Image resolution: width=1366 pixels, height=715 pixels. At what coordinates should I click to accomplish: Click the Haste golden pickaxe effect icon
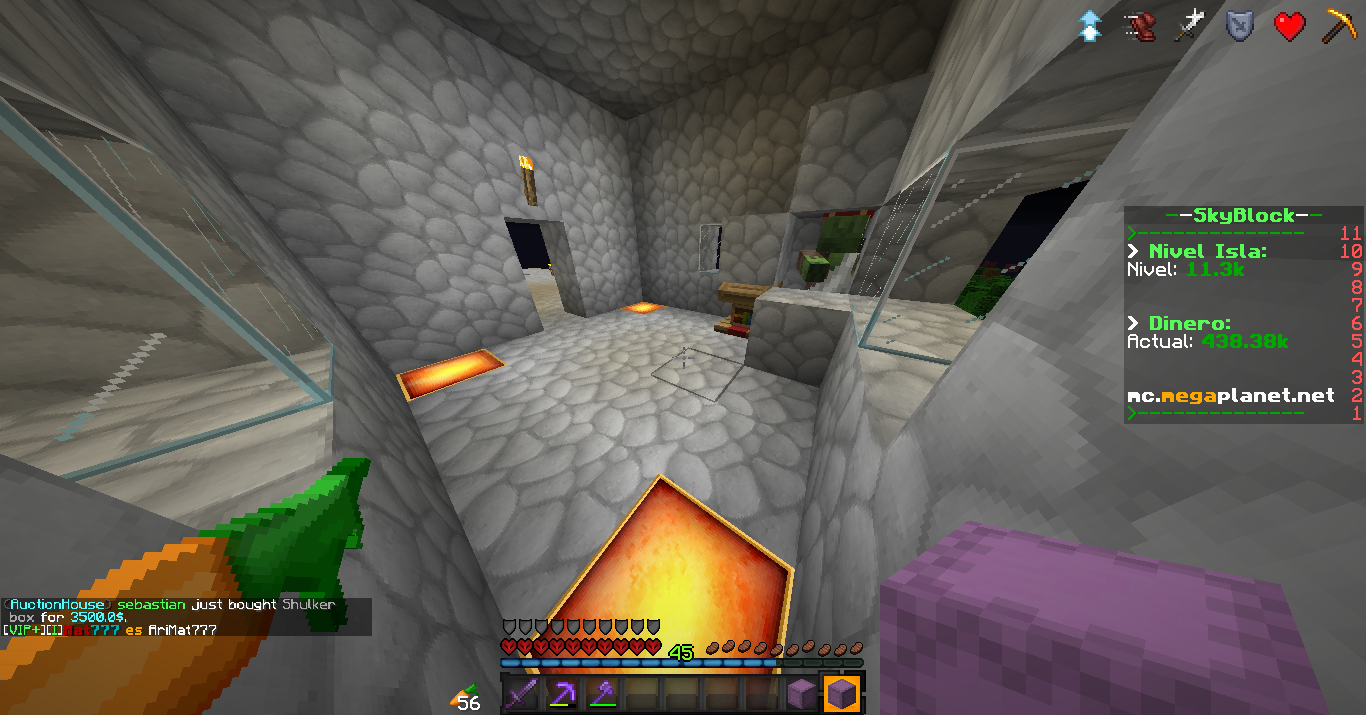coord(1340,26)
